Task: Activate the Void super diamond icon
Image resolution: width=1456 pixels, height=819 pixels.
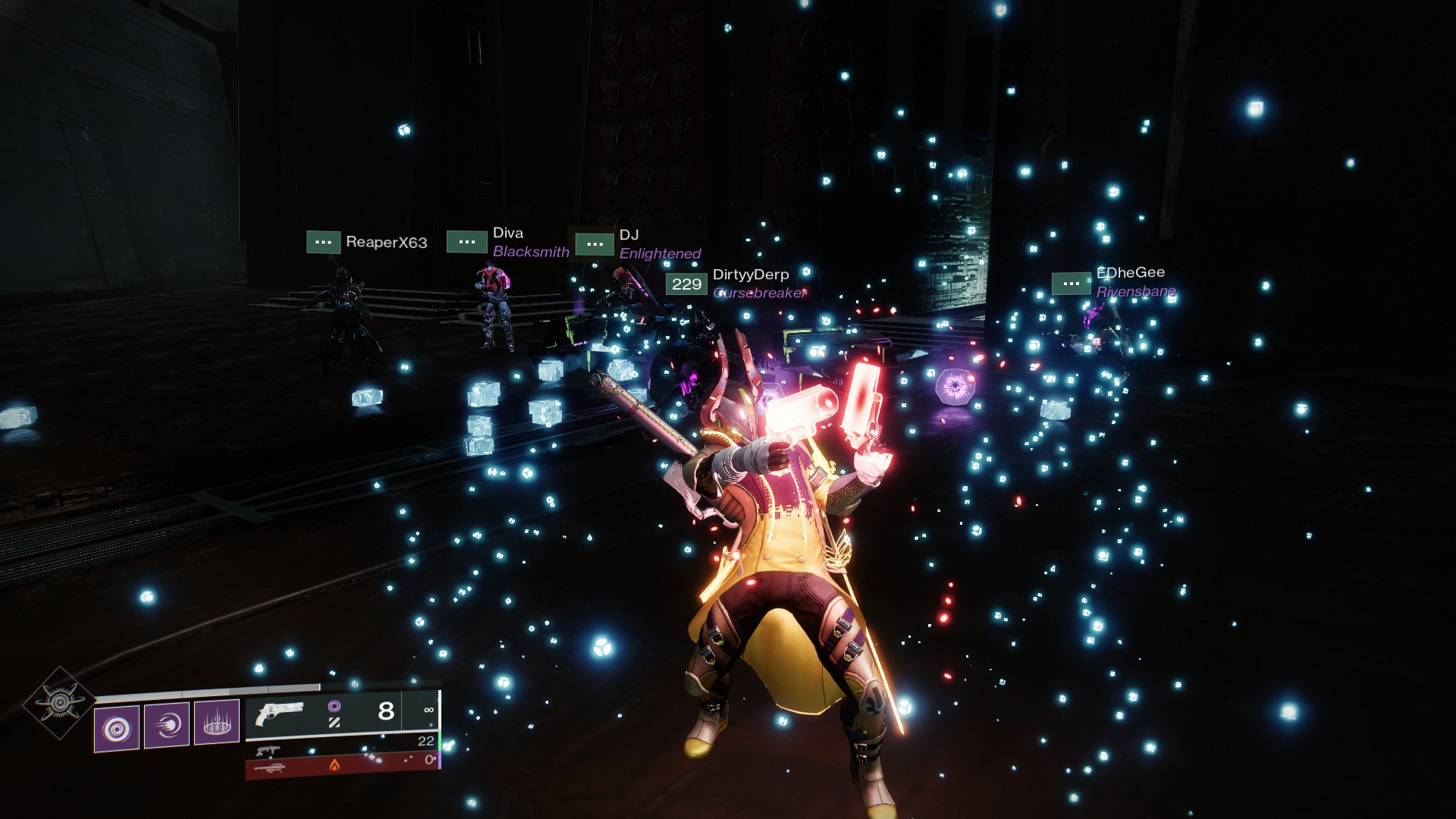Action: (x=59, y=703)
